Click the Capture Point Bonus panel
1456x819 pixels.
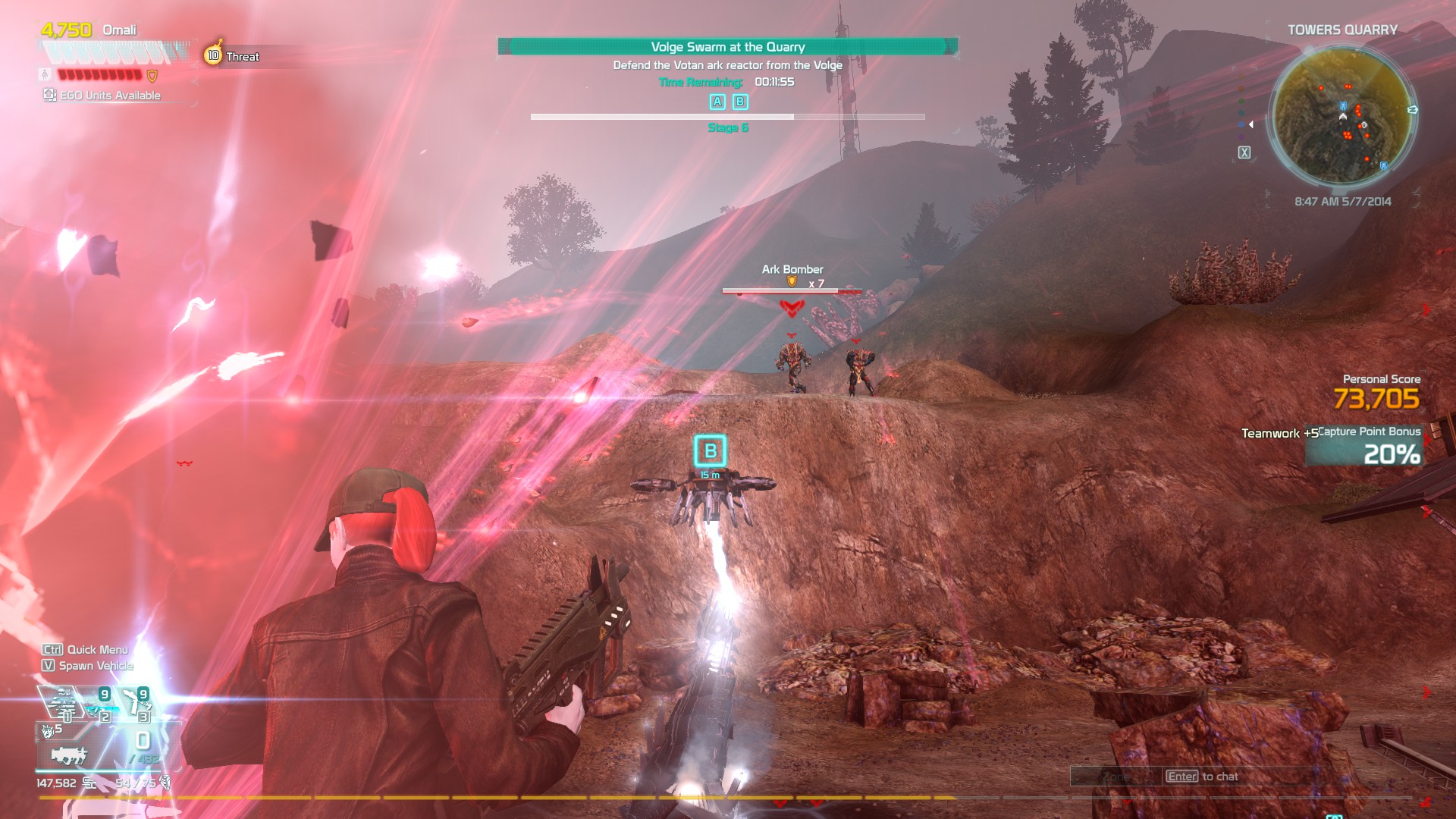click(1369, 446)
